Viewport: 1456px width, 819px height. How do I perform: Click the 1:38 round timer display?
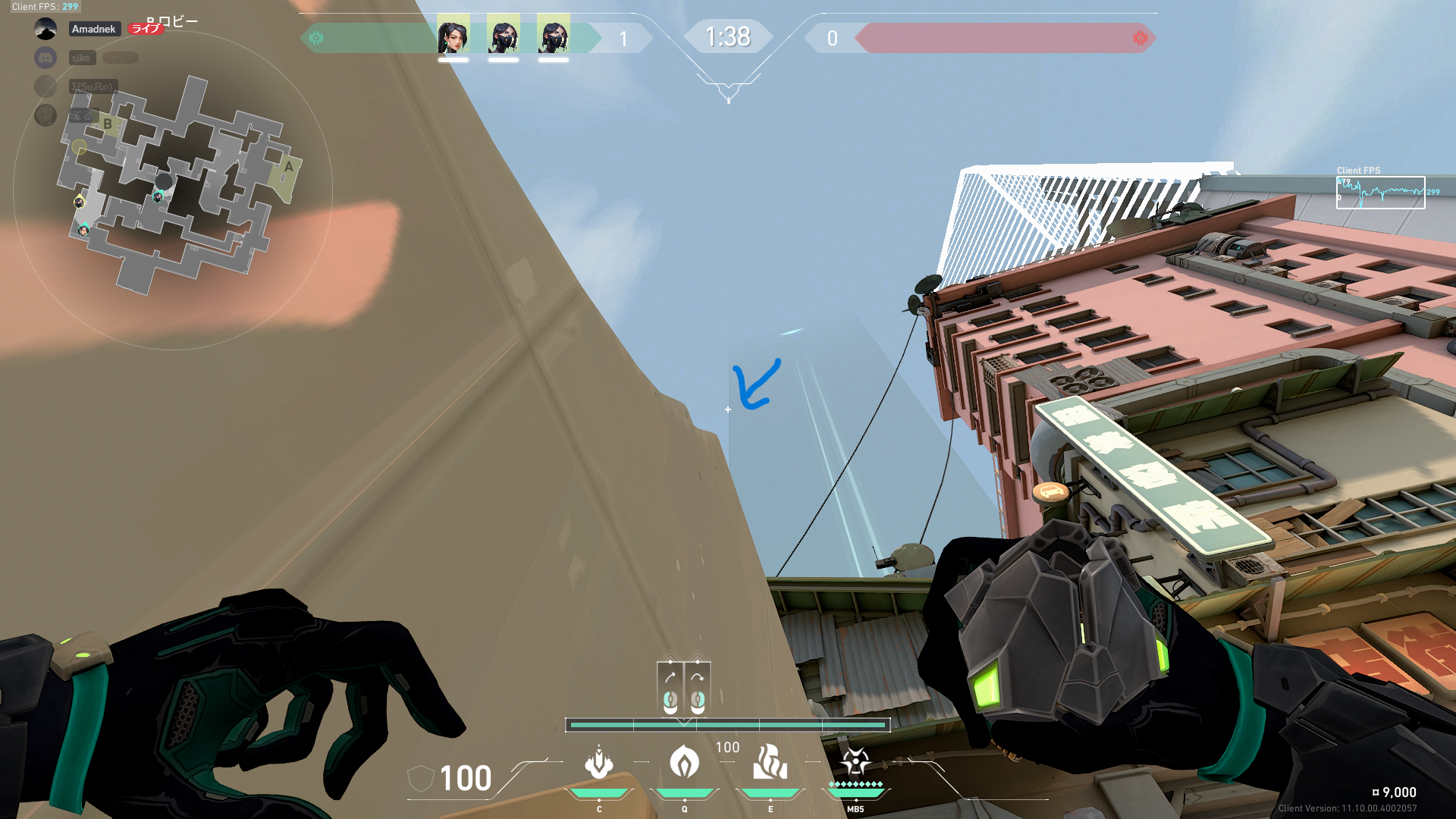point(728,36)
